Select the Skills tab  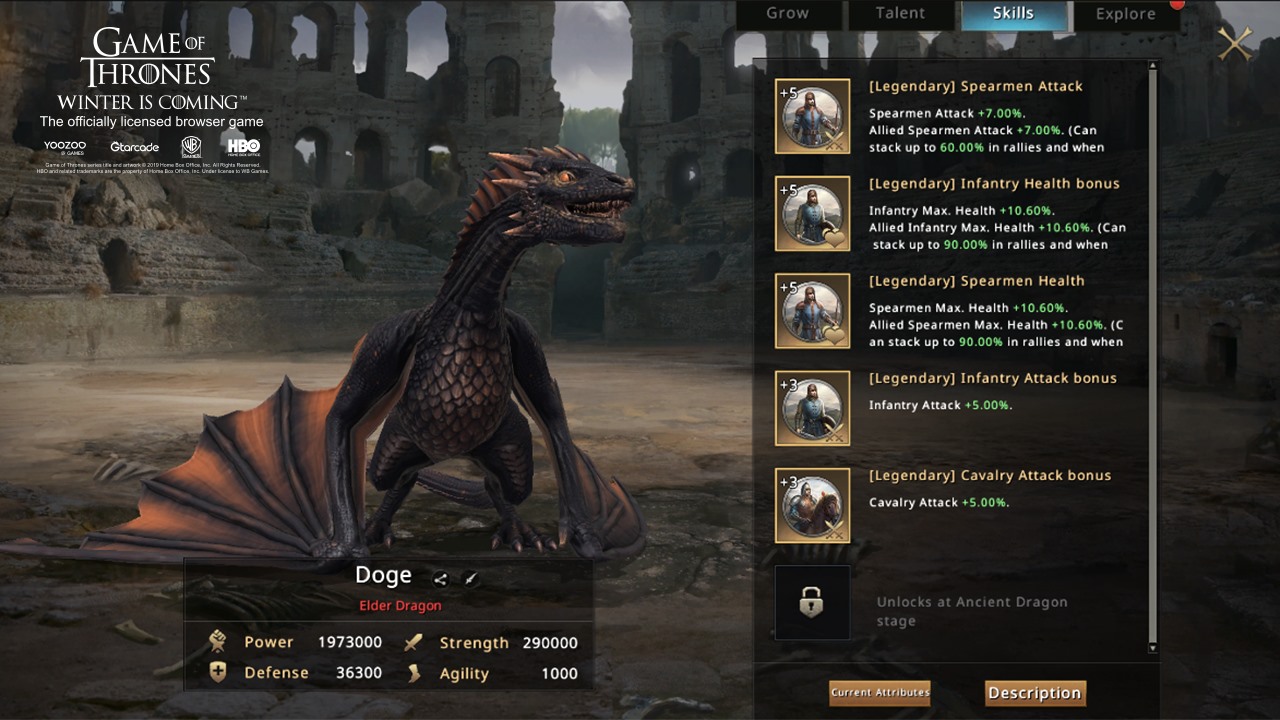pyautogui.click(x=1013, y=14)
